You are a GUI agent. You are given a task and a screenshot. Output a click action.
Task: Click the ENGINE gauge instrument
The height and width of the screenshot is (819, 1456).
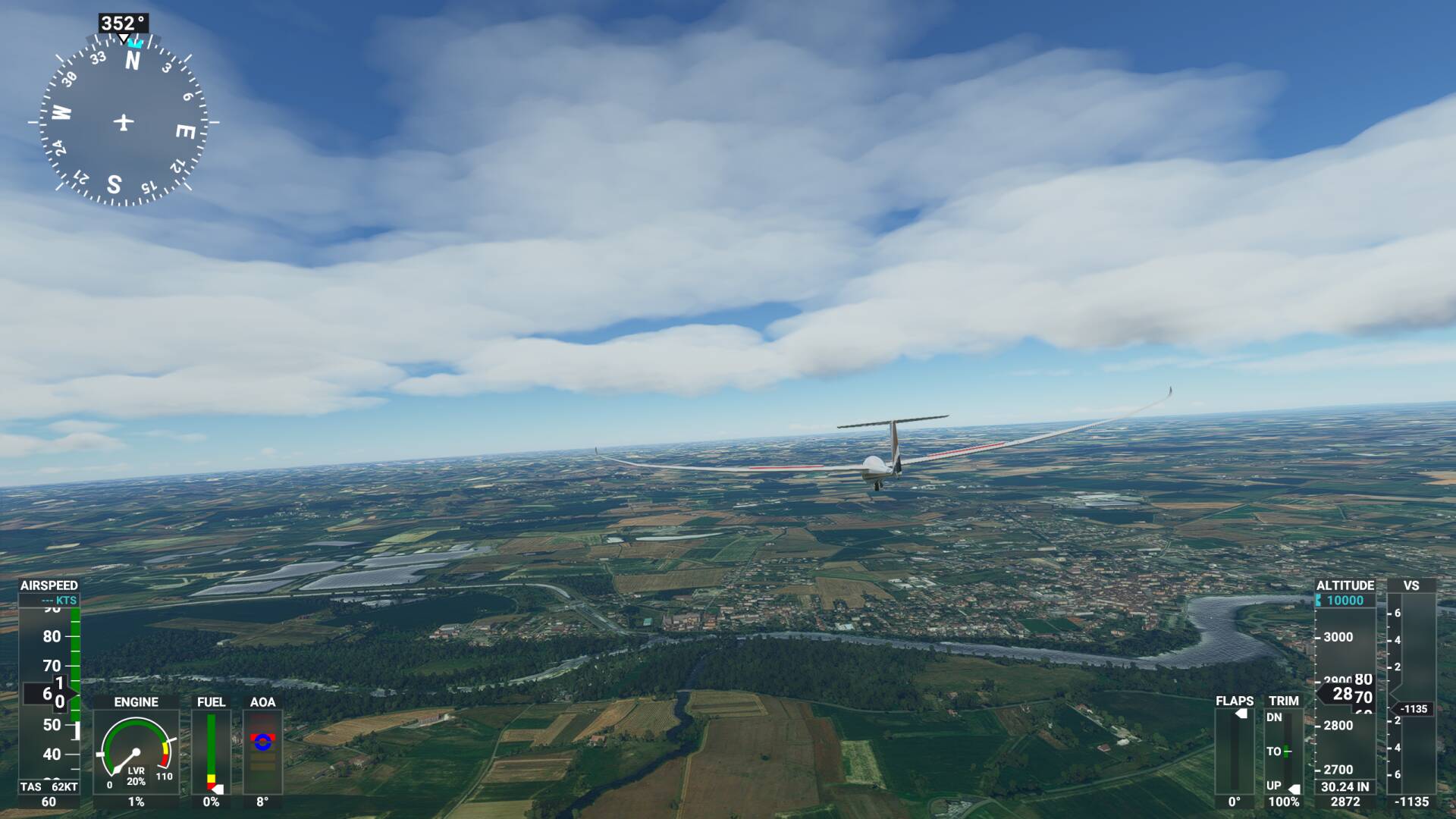pos(136,751)
